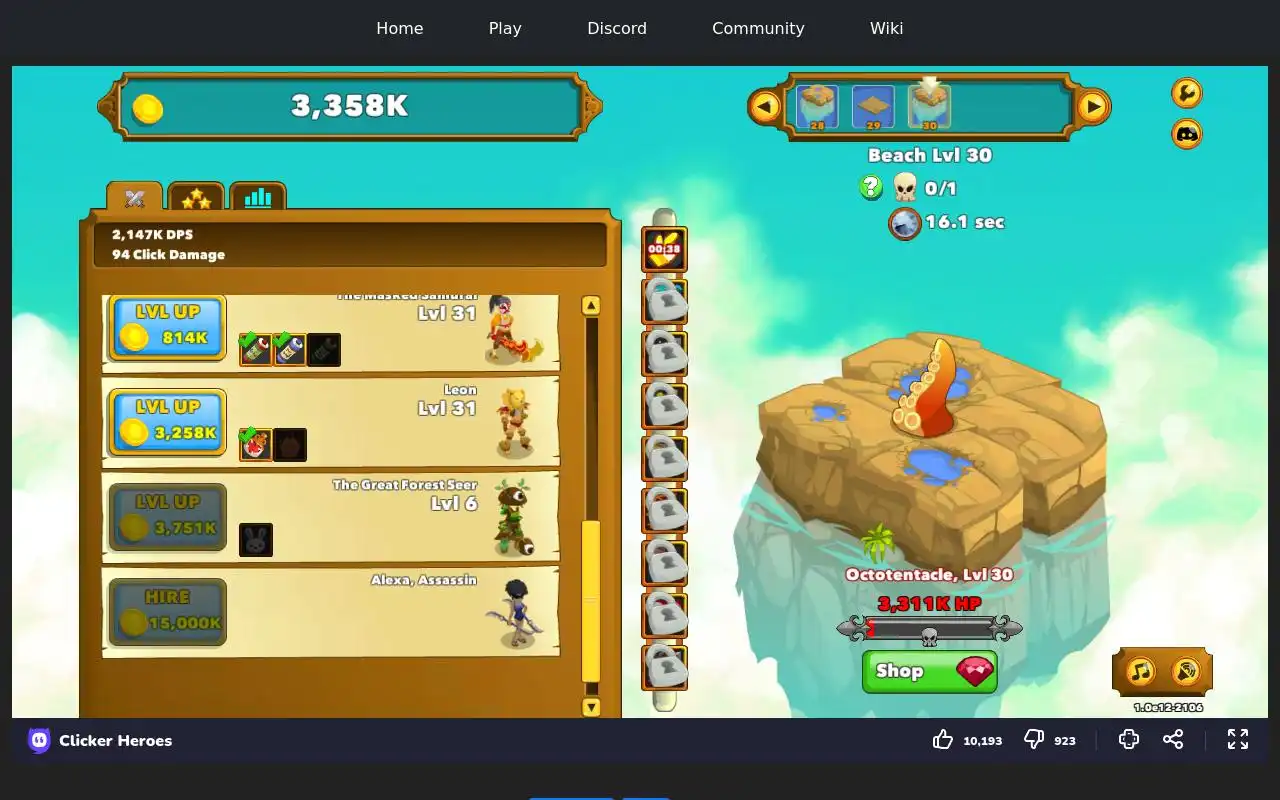
Task: Advance zones with the right arrow
Action: coord(1093,106)
